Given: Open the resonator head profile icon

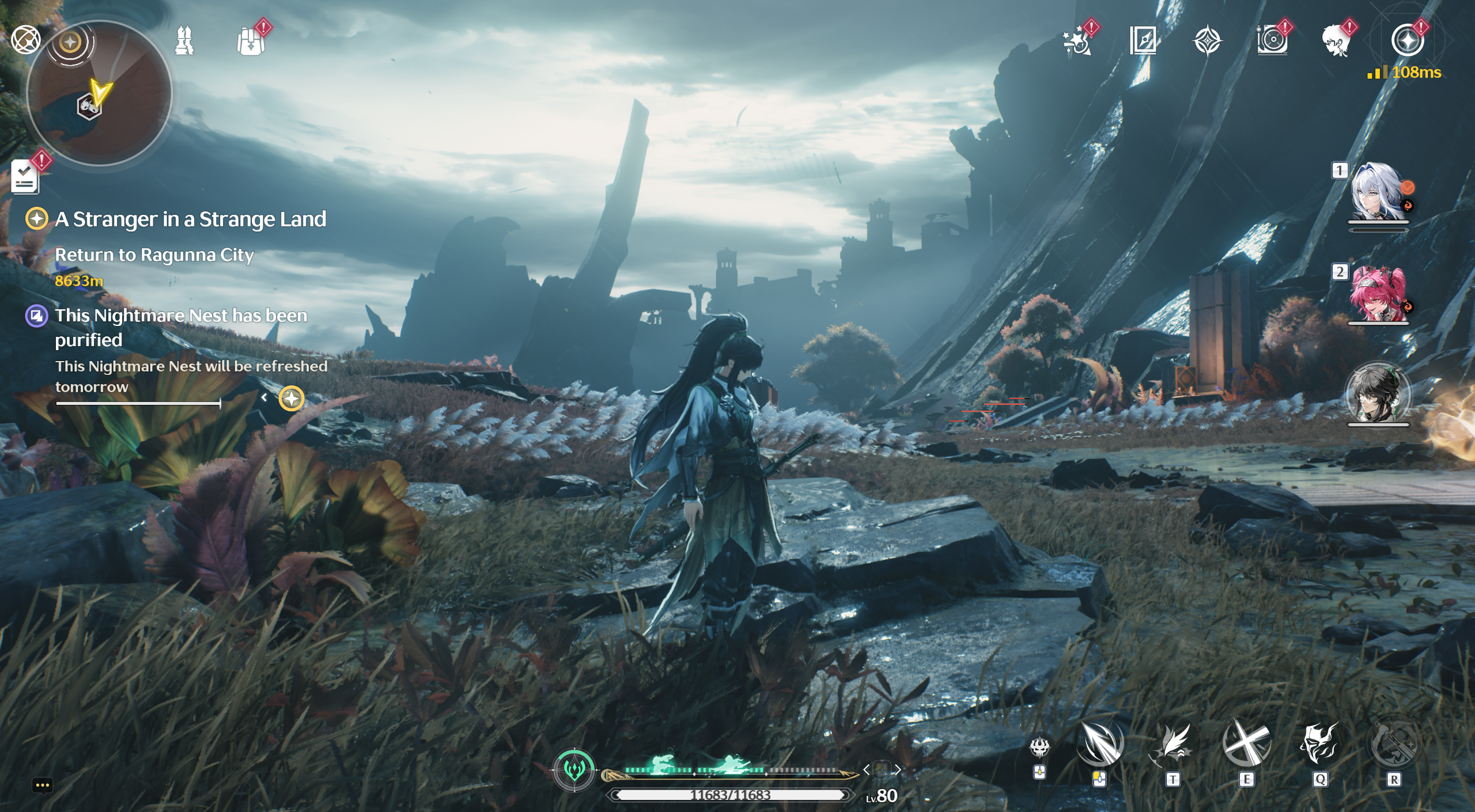Looking at the screenshot, I should [x=1337, y=41].
